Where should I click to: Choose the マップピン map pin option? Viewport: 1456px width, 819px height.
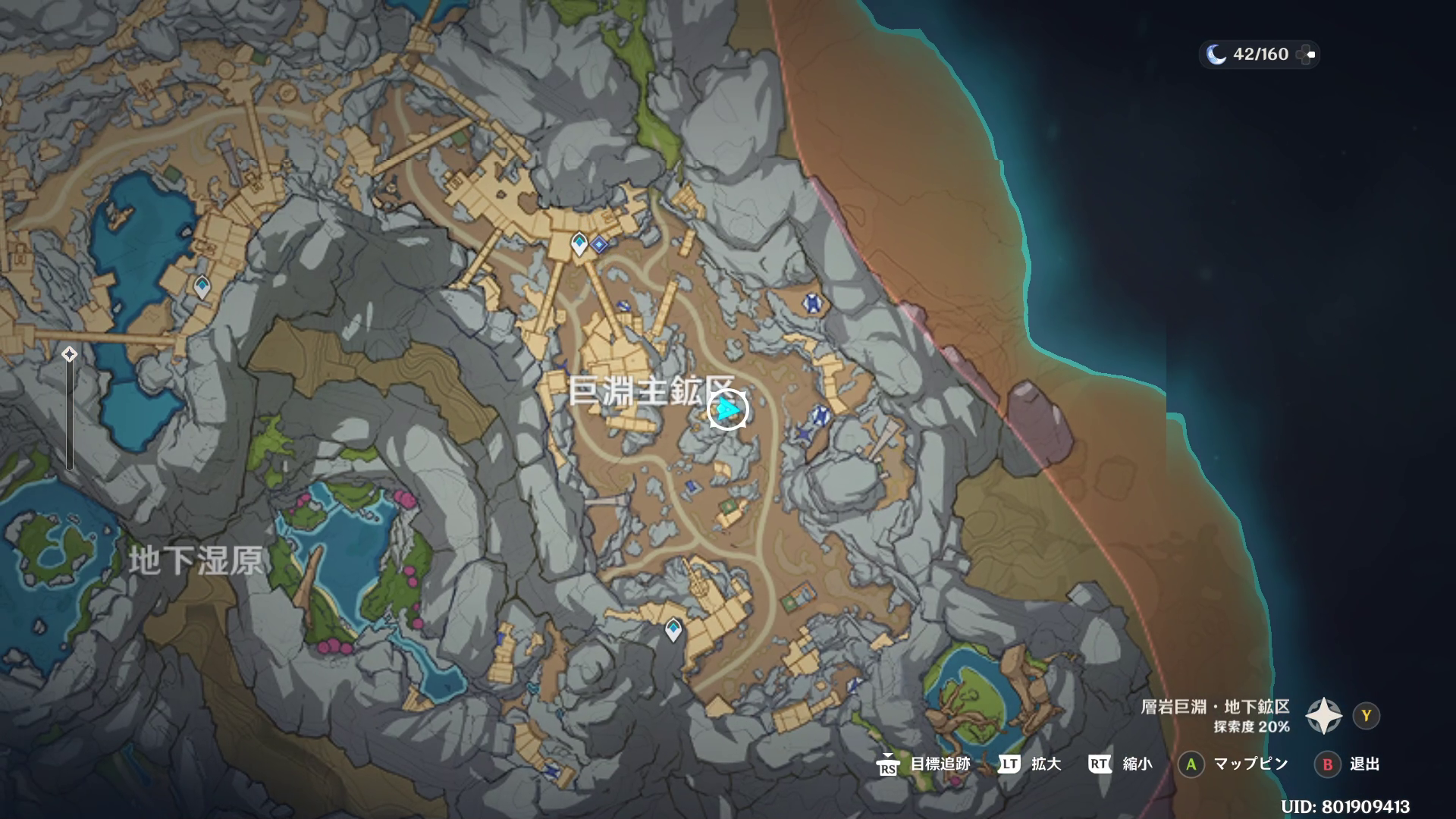[1250, 764]
